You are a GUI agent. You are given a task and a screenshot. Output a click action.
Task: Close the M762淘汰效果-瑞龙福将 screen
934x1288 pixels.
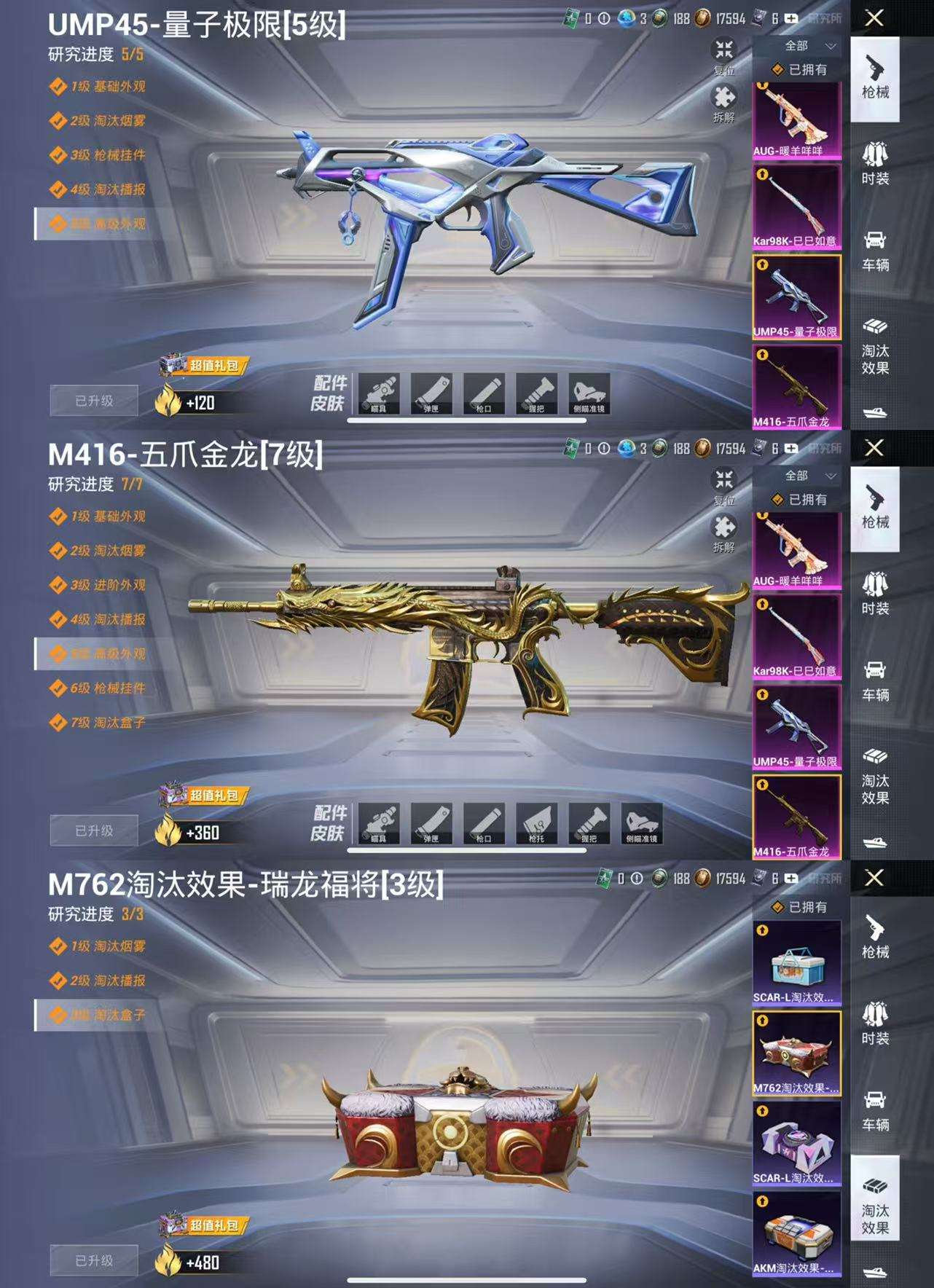tap(874, 878)
